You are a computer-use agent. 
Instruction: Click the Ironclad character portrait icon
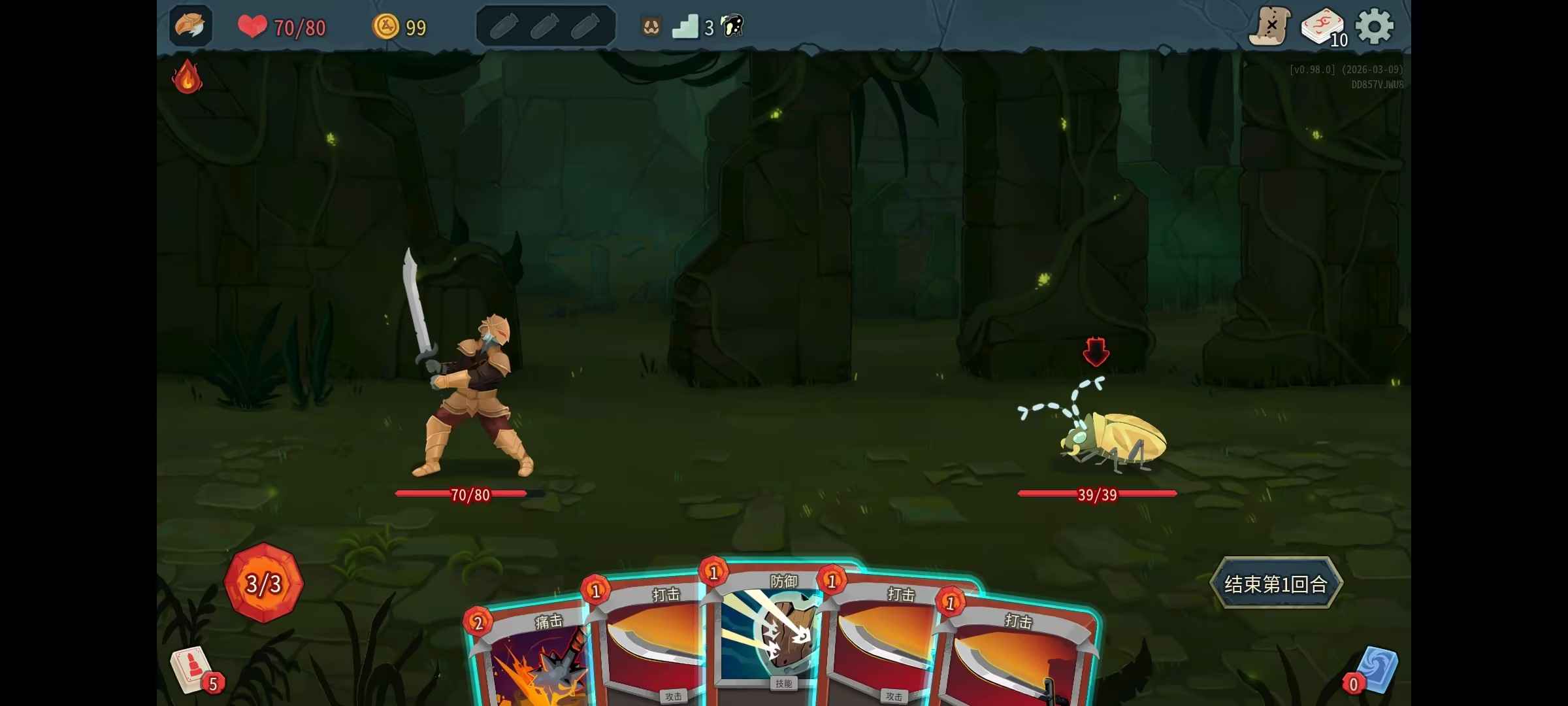(190, 26)
